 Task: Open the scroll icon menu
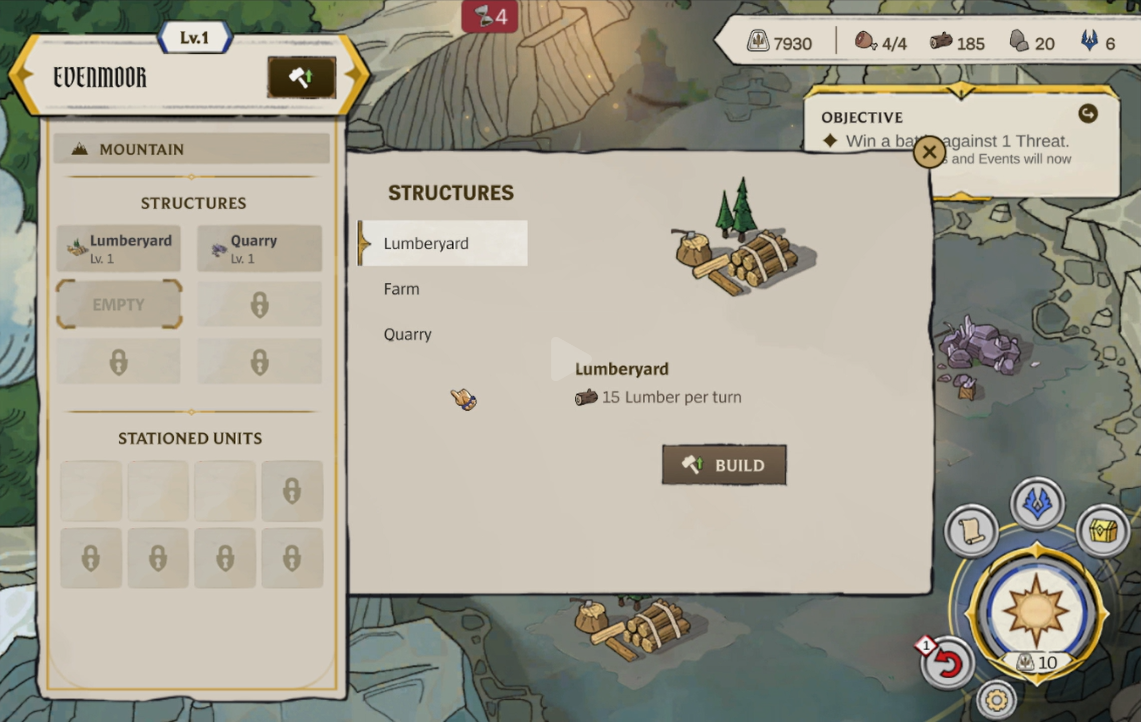[x=971, y=531]
